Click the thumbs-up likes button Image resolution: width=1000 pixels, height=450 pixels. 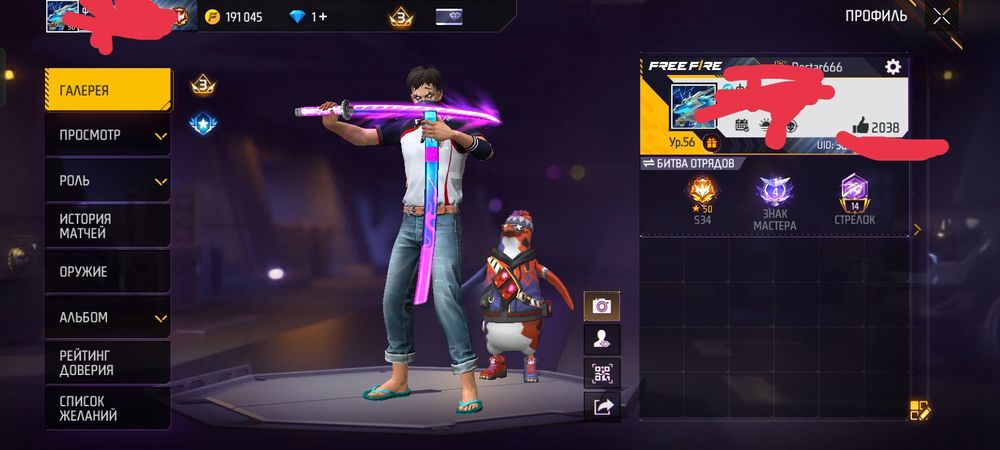click(x=861, y=126)
